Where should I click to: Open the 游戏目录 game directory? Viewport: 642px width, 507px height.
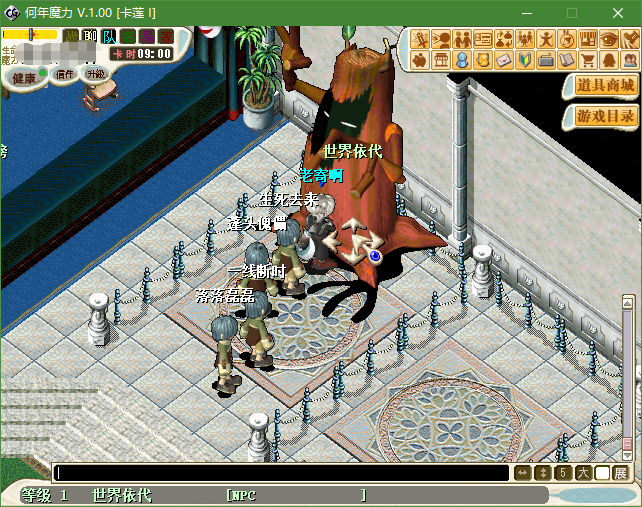click(605, 116)
